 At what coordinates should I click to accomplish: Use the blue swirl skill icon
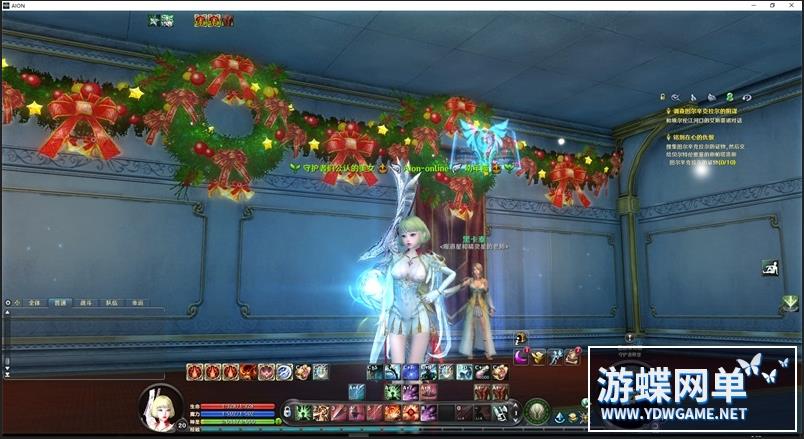pyautogui.click(x=285, y=372)
